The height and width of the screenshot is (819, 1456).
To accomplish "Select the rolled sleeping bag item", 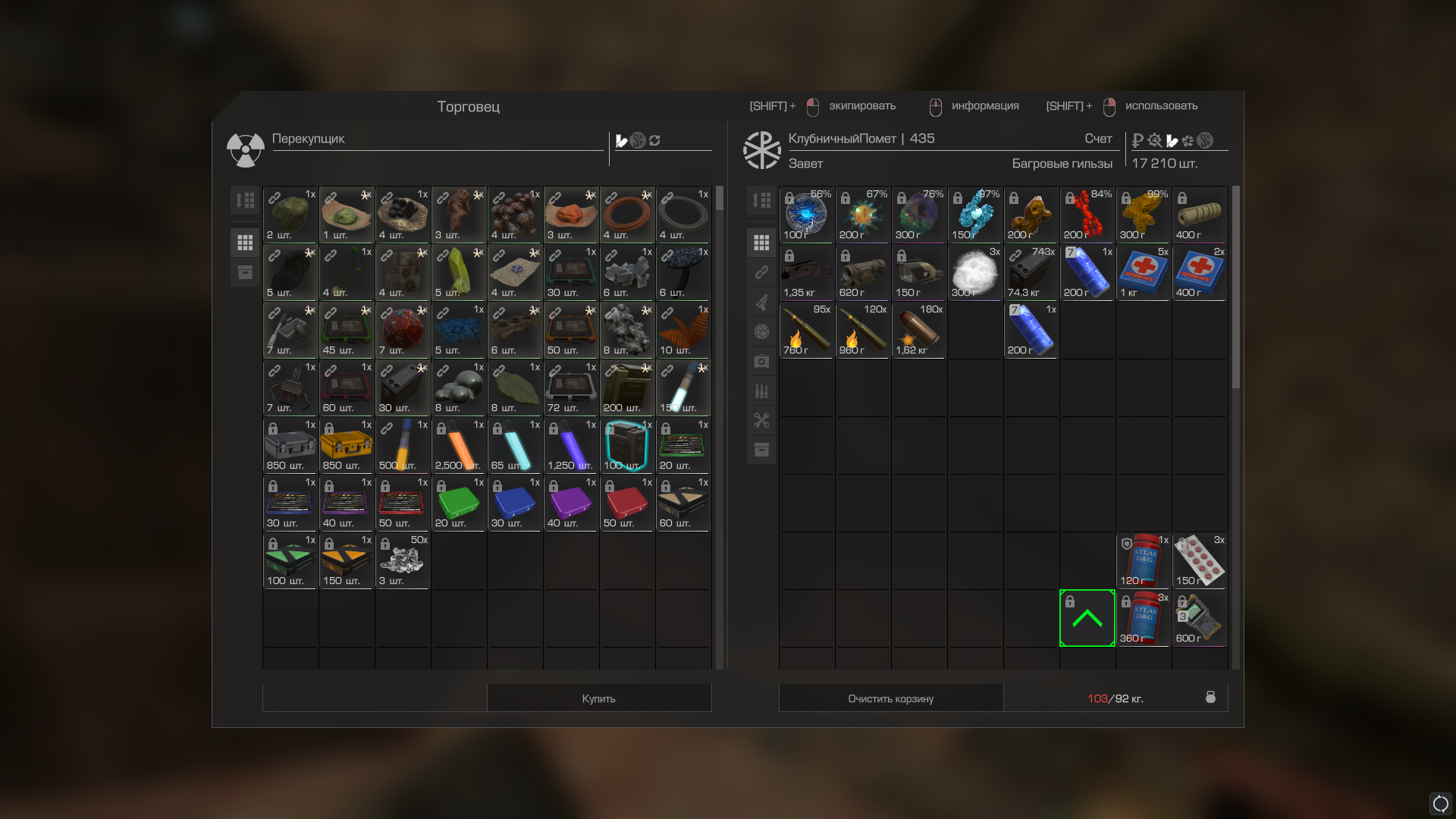I will click(1200, 215).
